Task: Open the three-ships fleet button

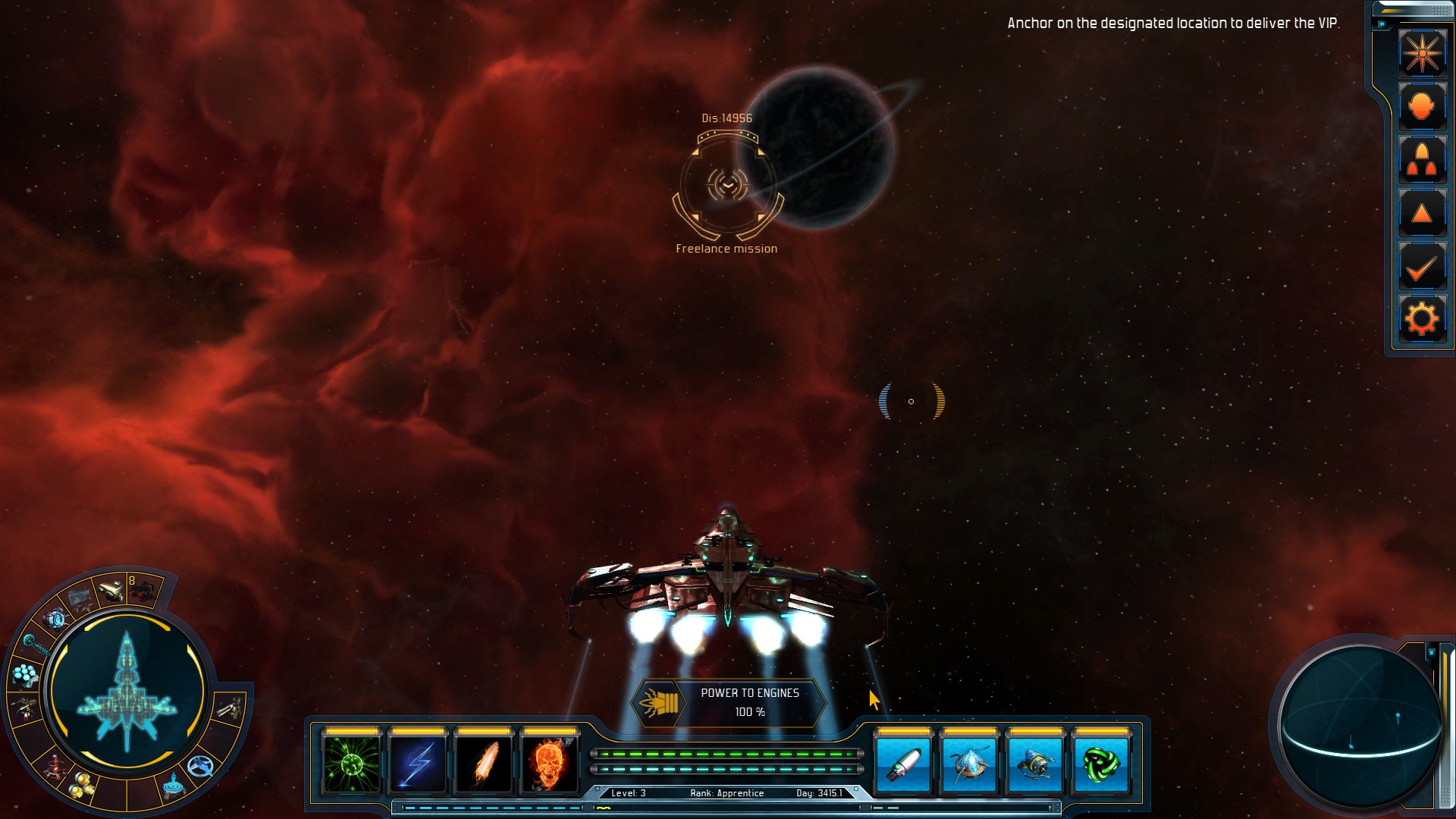Action: [1422, 161]
